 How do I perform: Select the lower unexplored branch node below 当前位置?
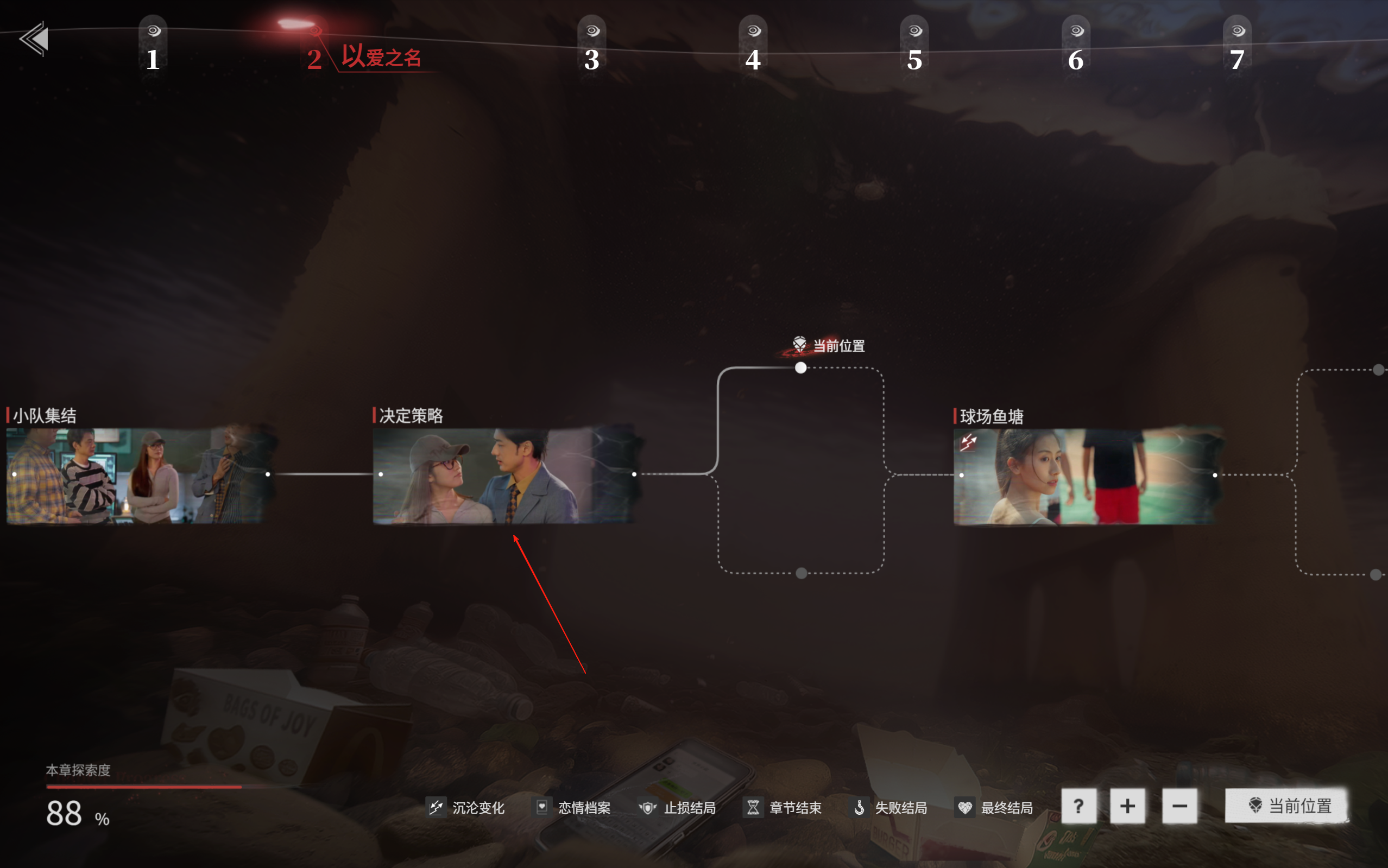point(802,573)
